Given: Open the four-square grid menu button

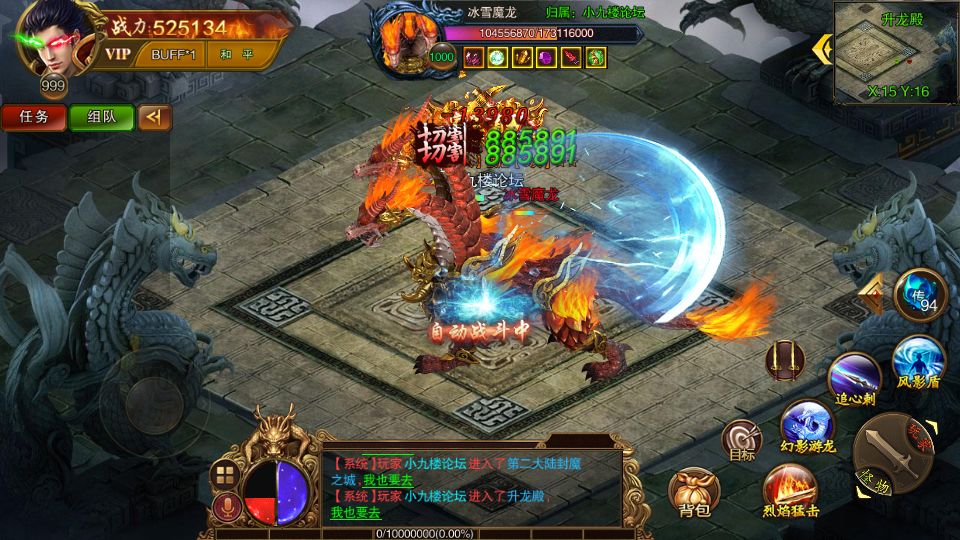Looking at the screenshot, I should 226,475.
